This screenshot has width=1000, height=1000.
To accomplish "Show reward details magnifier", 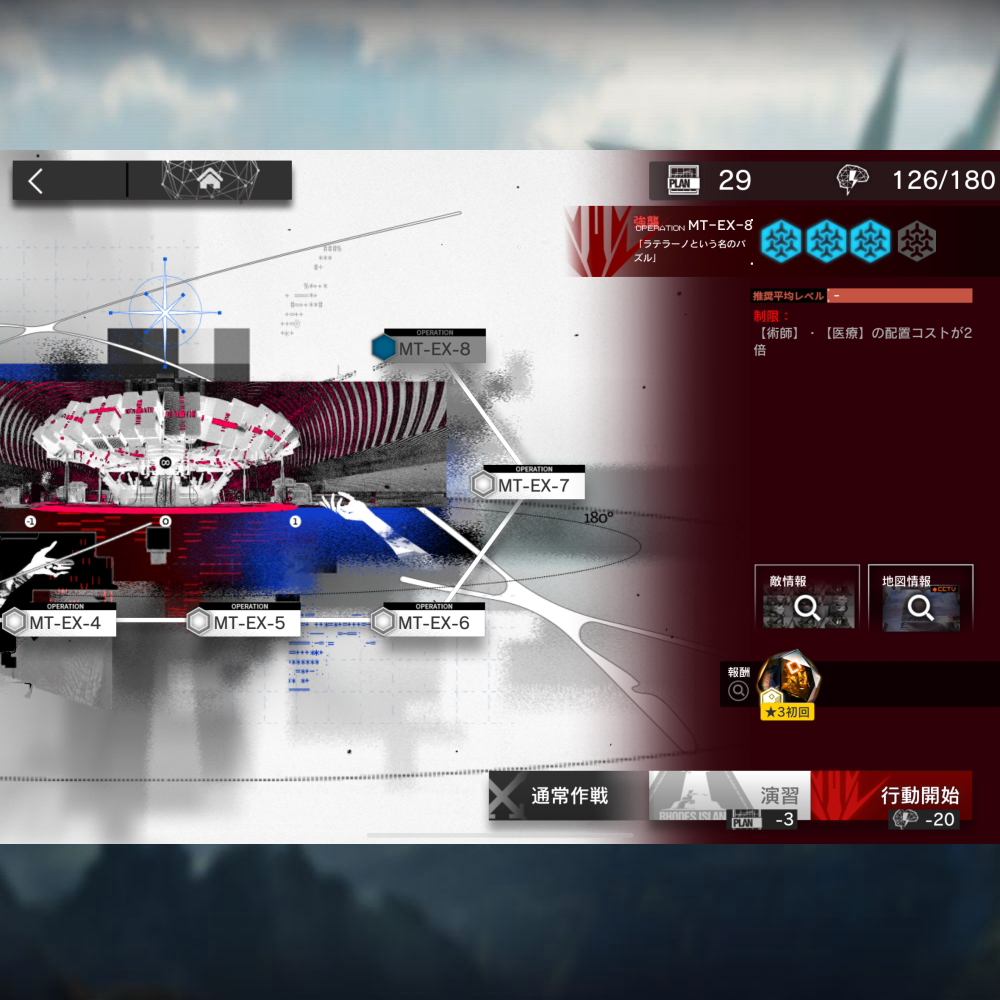I will 739,690.
